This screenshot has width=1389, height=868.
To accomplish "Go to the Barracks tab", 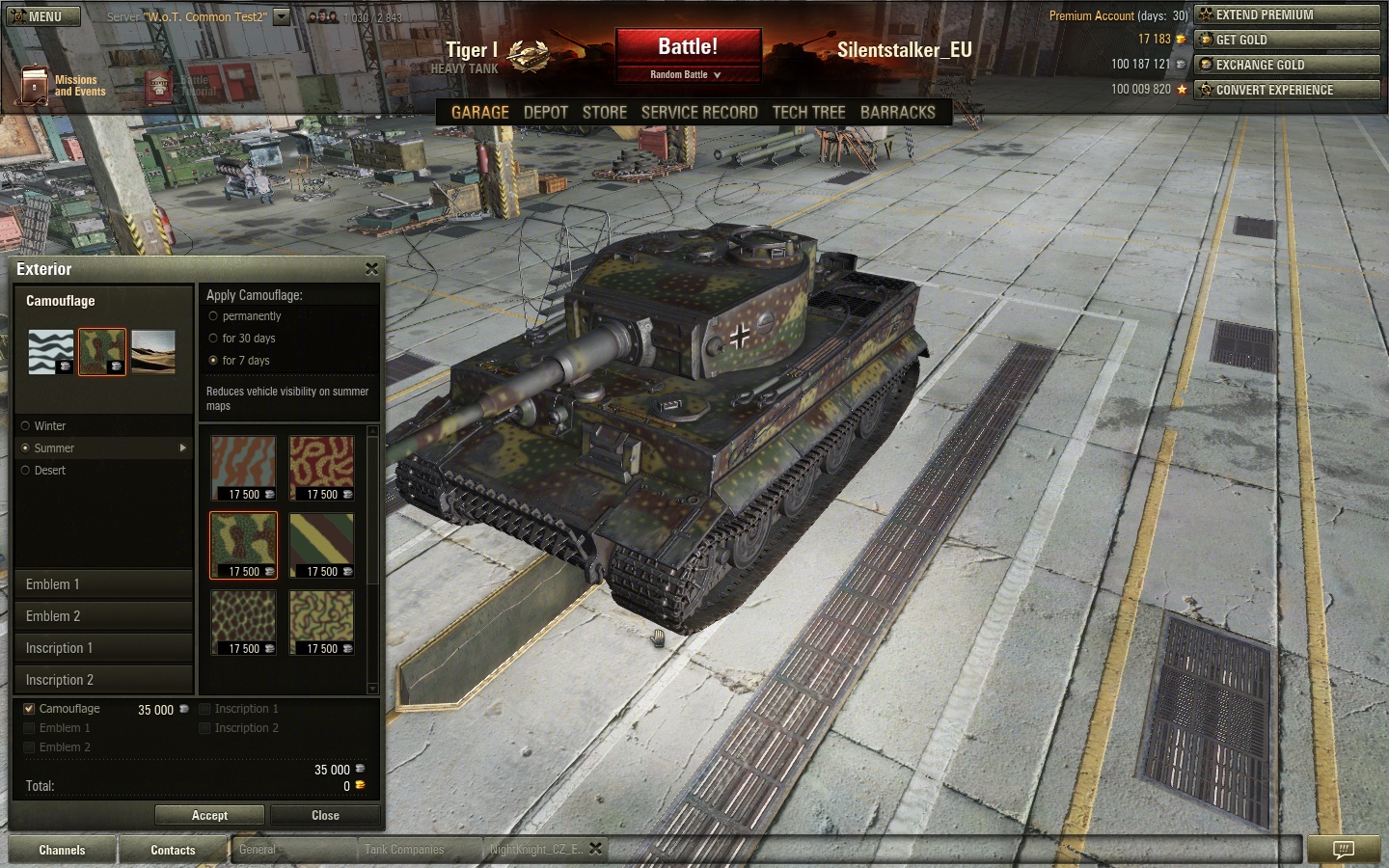I will [897, 113].
